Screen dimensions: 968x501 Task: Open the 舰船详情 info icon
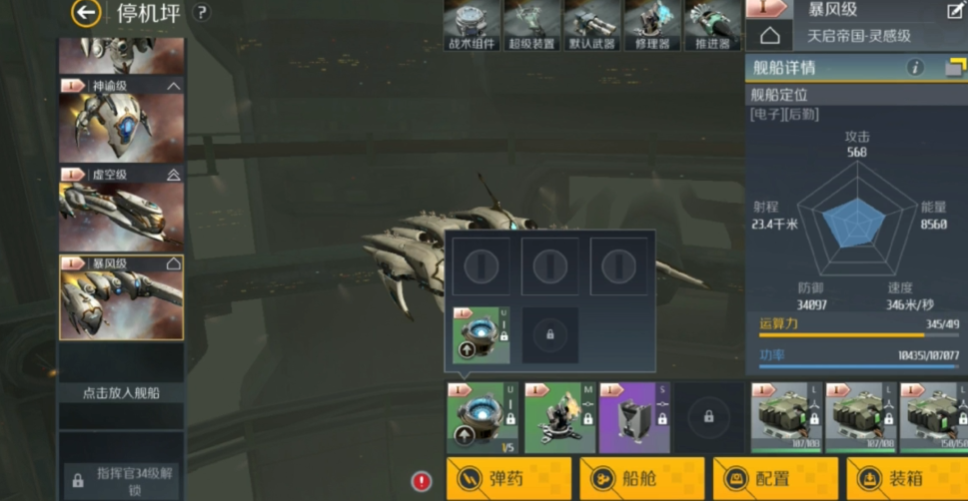[914, 68]
